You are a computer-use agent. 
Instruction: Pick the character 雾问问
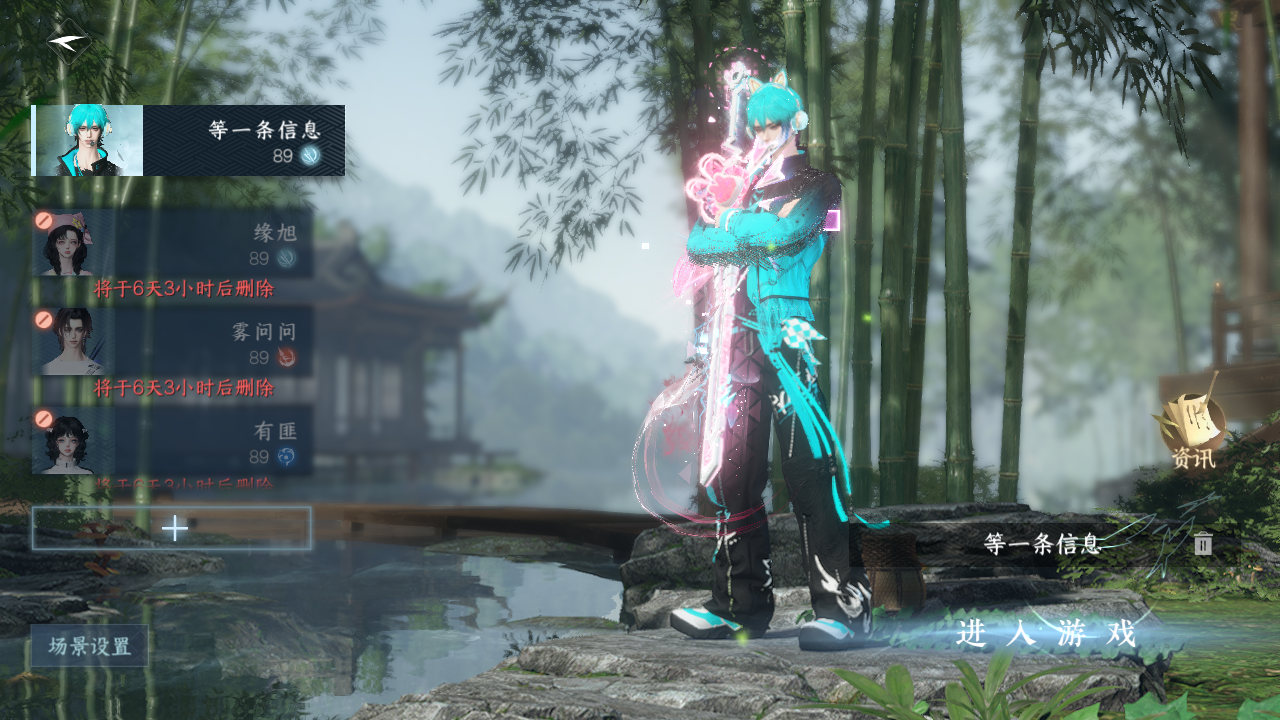tap(172, 341)
